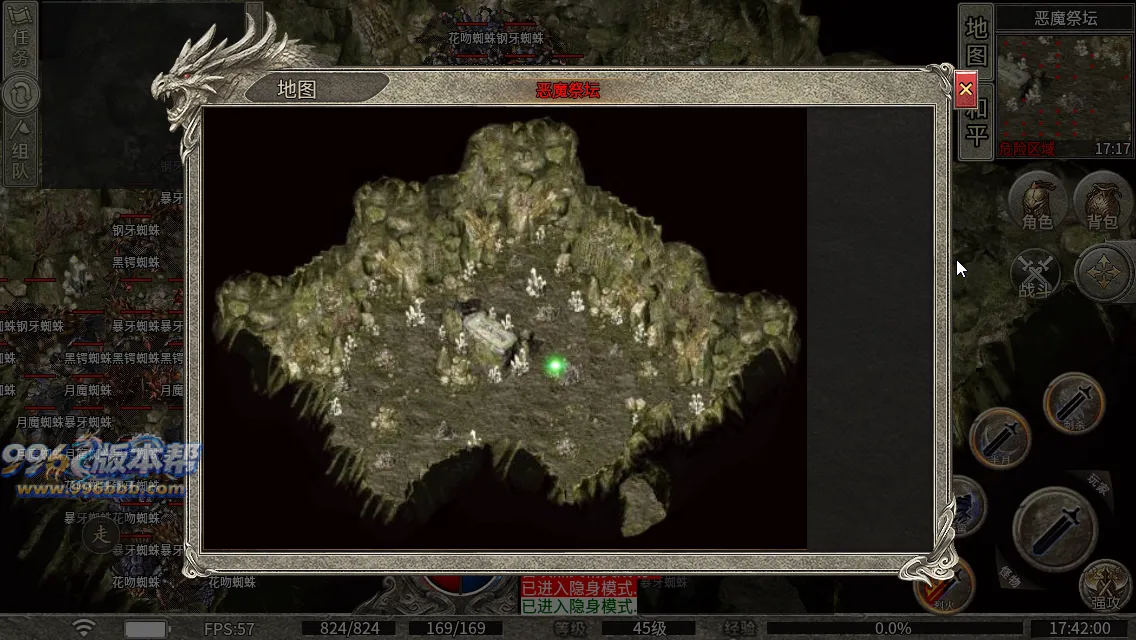Click the four-arrow expand button

1102,273
